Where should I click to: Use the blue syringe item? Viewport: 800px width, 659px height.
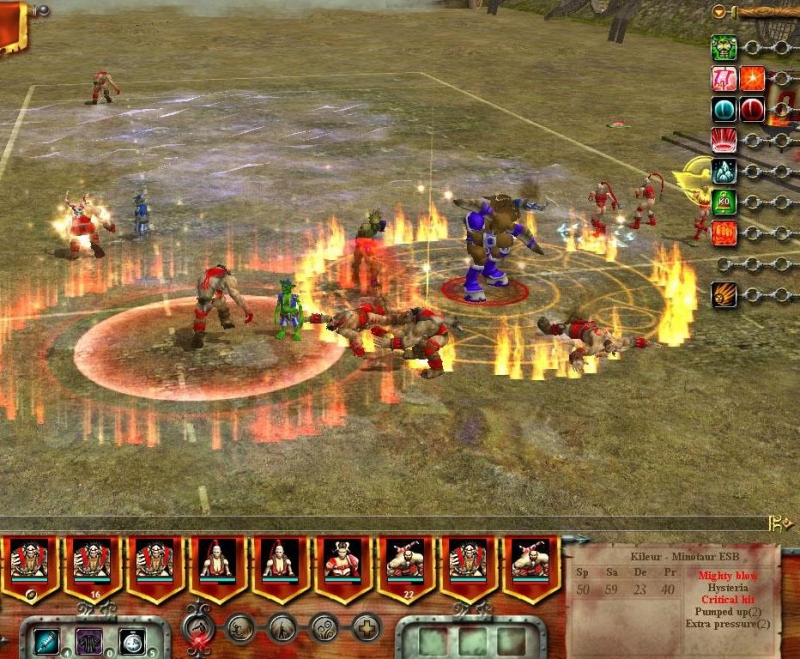pyautogui.click(x=46, y=640)
